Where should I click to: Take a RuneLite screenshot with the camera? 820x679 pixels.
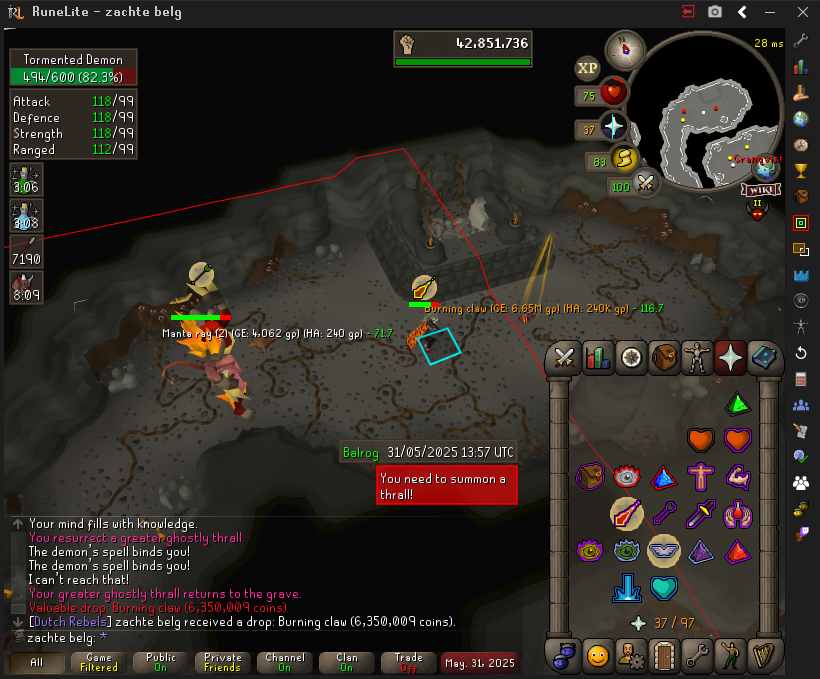click(x=715, y=12)
